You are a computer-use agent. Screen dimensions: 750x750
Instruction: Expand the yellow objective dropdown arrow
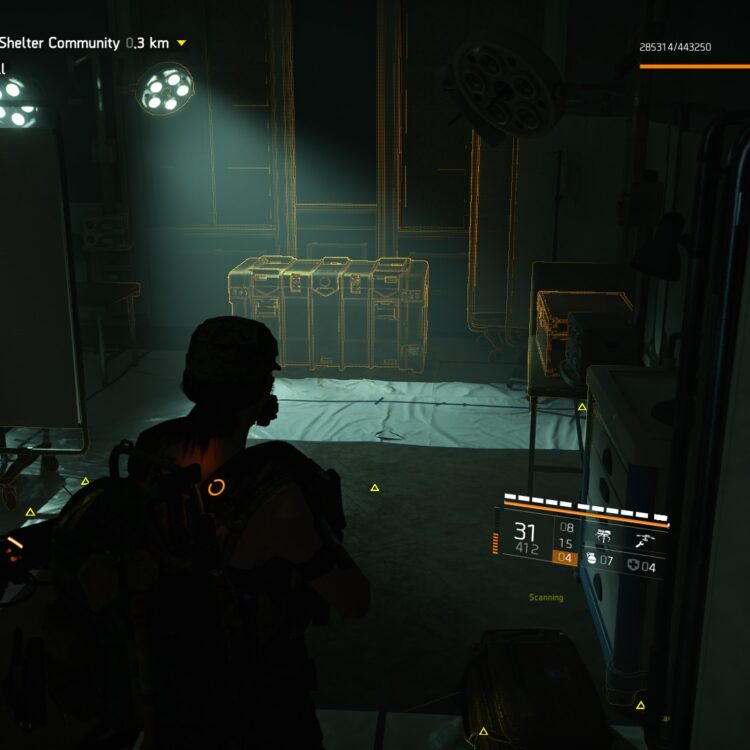(181, 43)
